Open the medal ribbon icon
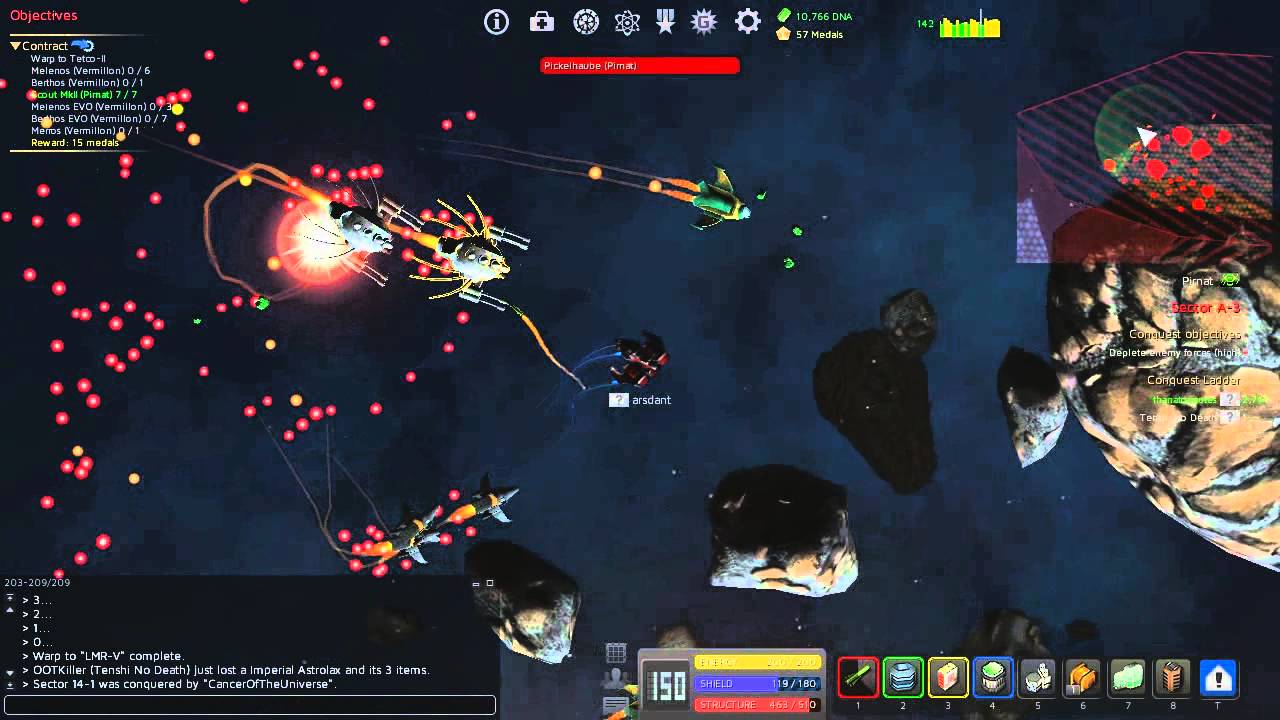Viewport: 1280px width, 720px height. click(665, 21)
